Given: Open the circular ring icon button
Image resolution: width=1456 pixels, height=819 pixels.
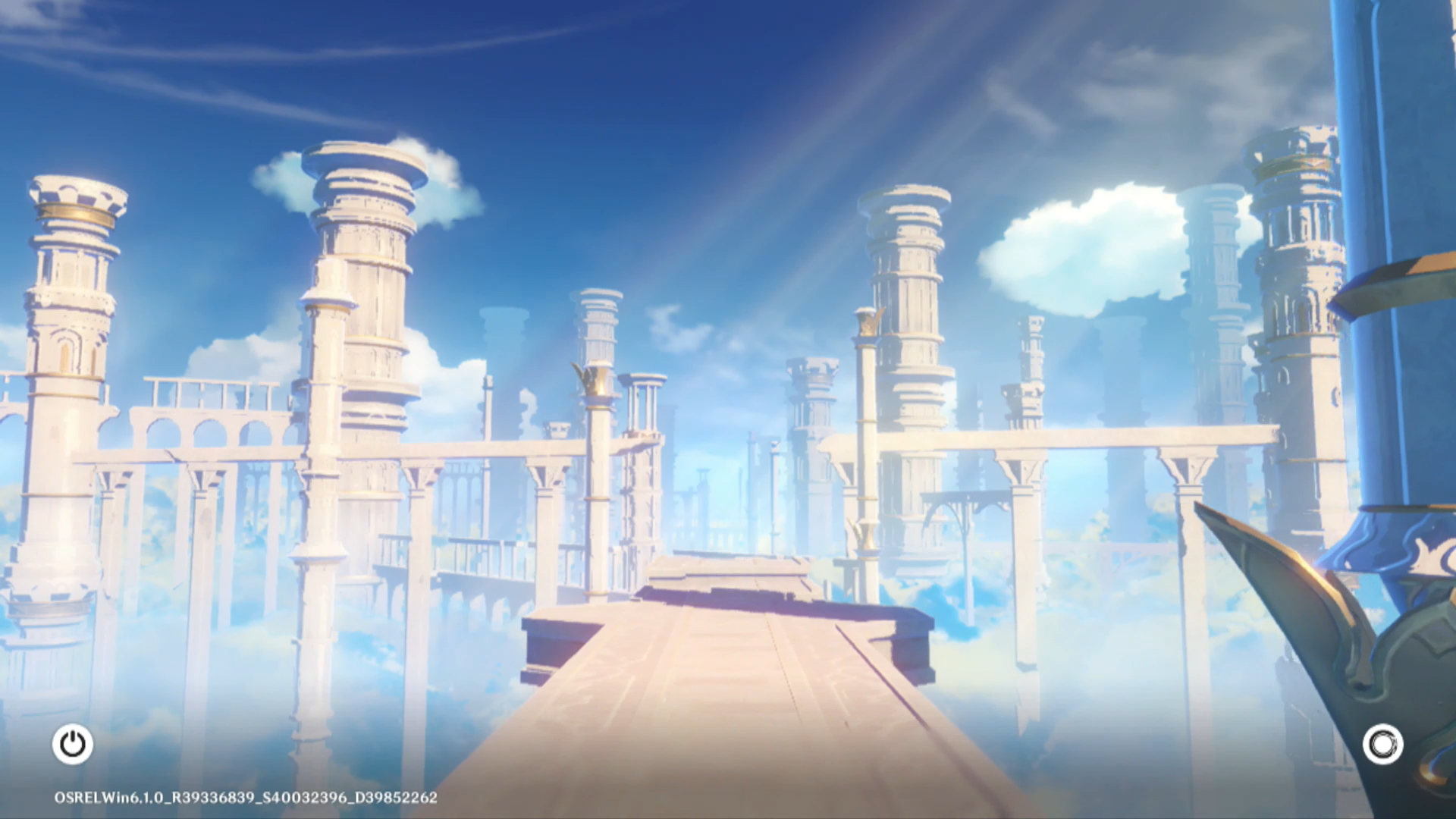Looking at the screenshot, I should click(1382, 744).
